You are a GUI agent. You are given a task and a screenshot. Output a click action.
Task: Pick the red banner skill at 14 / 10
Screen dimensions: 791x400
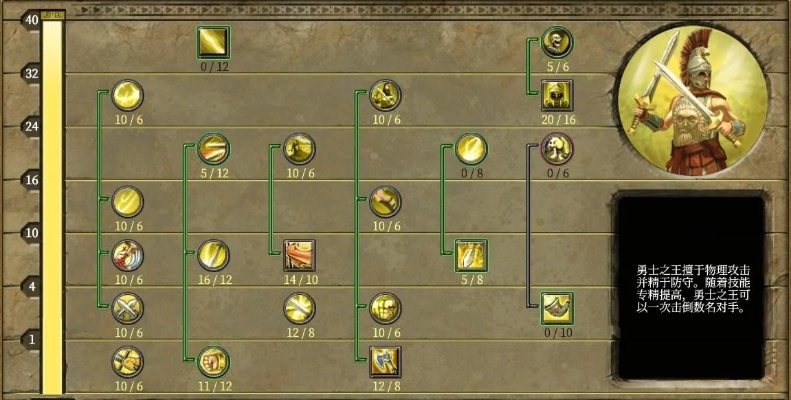[x=299, y=255]
